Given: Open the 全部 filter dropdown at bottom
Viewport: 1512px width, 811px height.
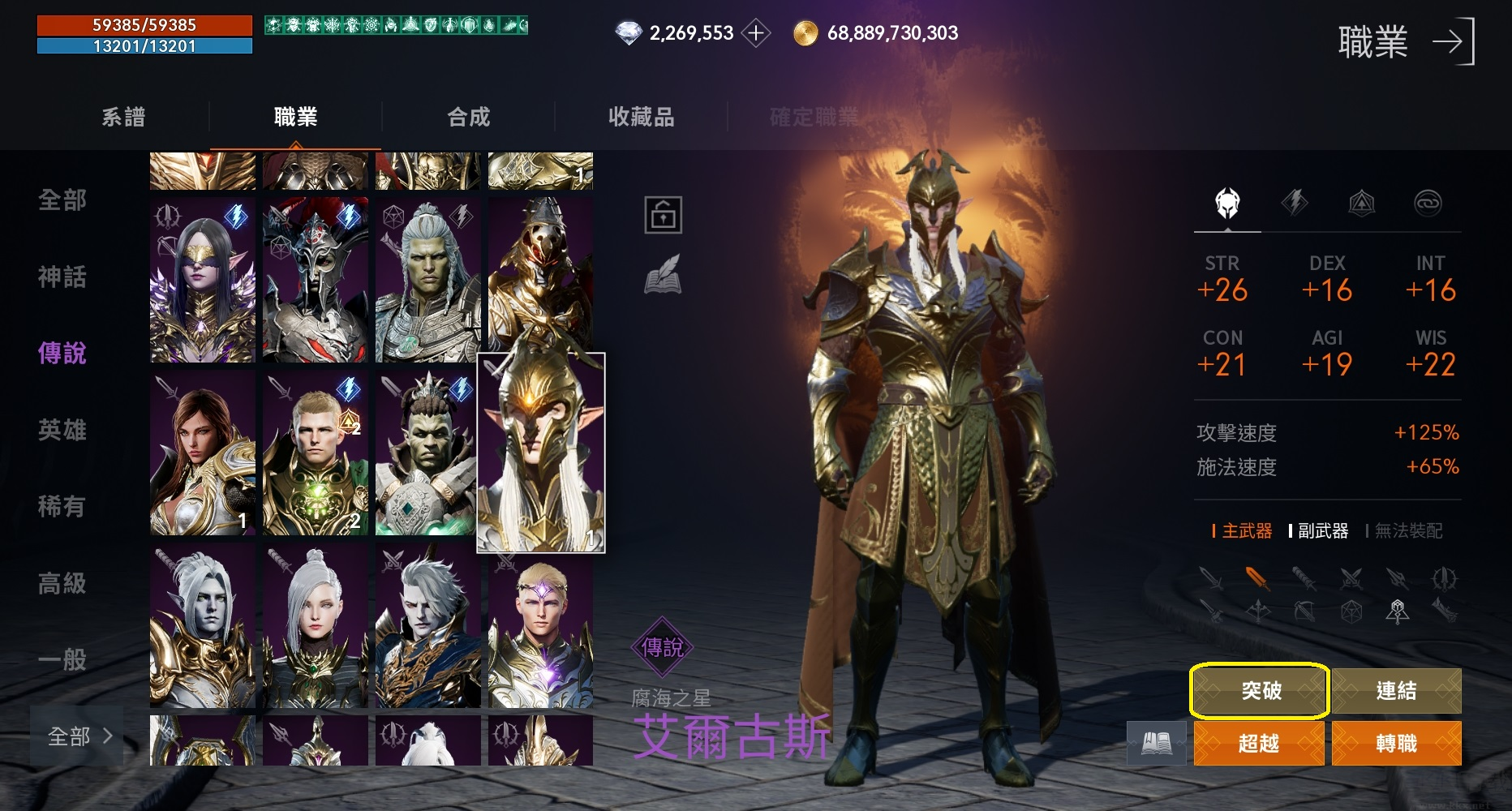Looking at the screenshot, I should pos(78,736).
